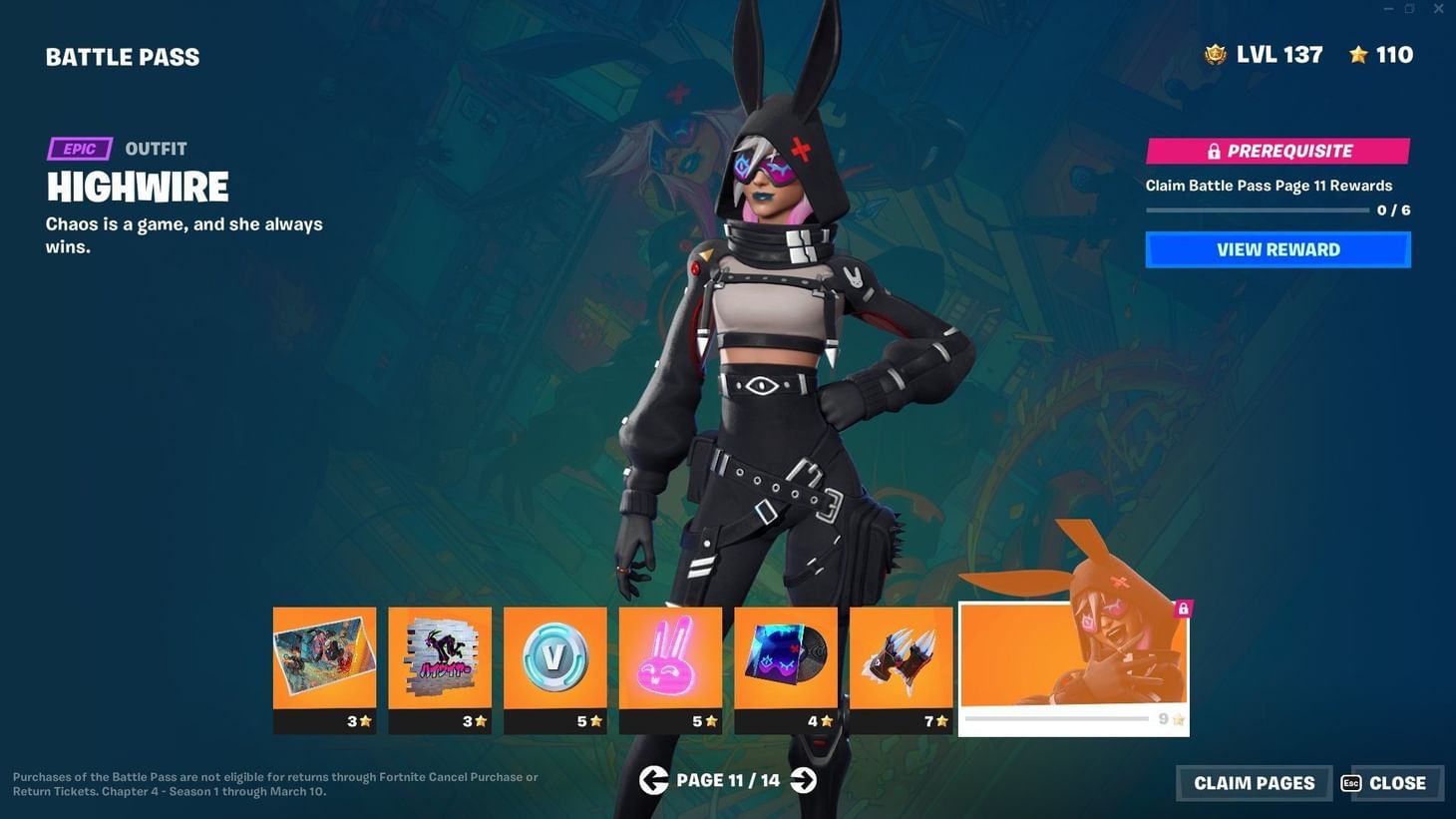Viewport: 1456px width, 819px height.
Task: Click the pink lock icon on the Highwire reward
Action: click(1183, 608)
